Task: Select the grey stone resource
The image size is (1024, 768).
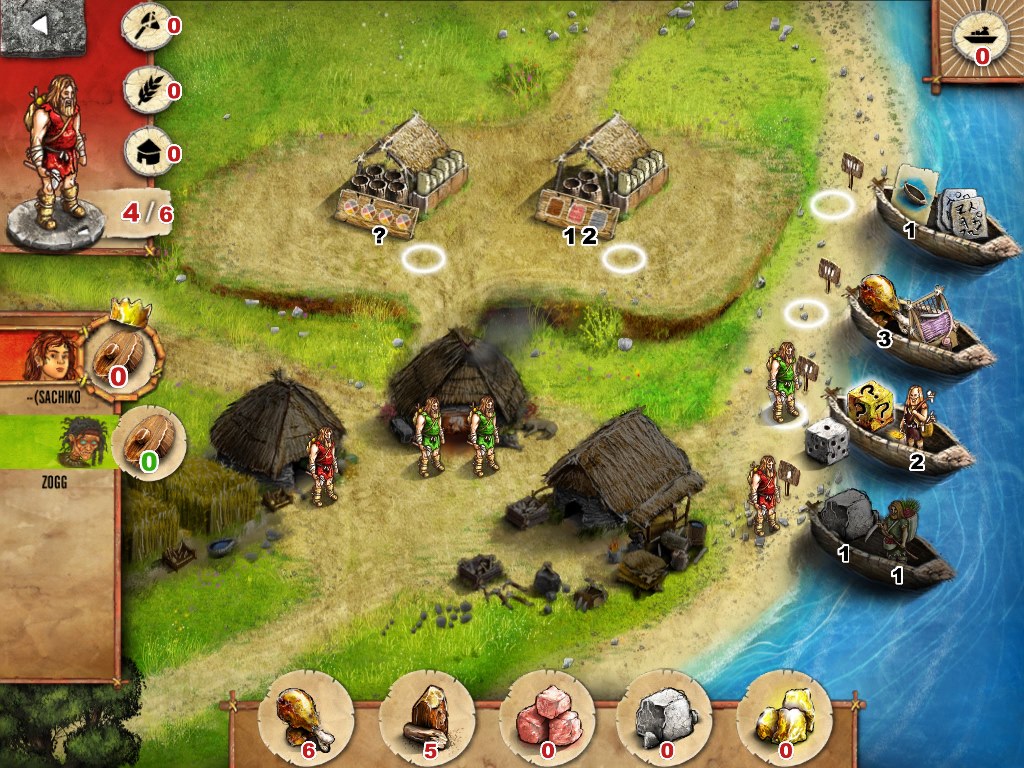Action: click(665, 716)
